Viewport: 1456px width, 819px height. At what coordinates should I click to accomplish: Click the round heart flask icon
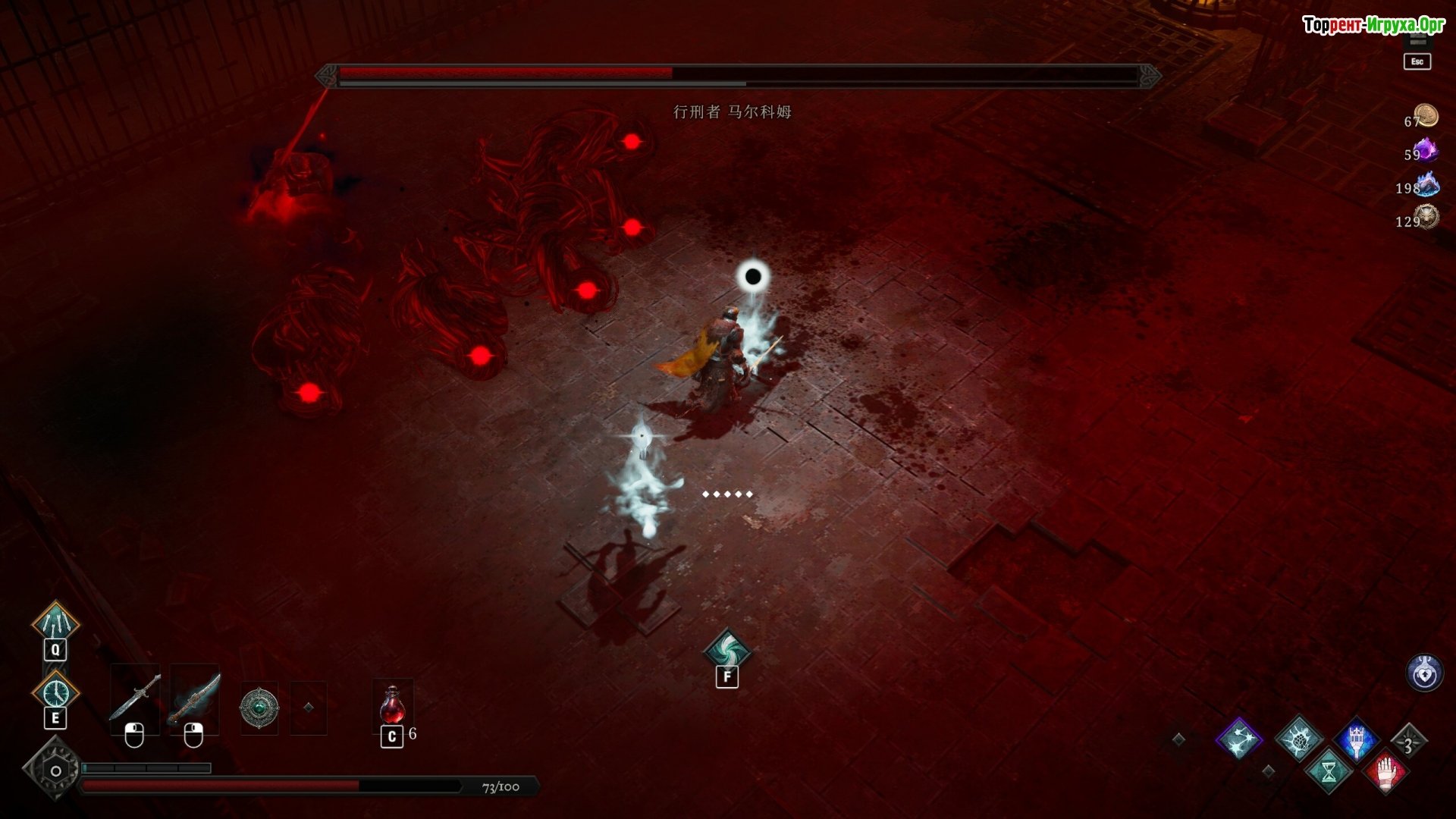coord(1424,673)
